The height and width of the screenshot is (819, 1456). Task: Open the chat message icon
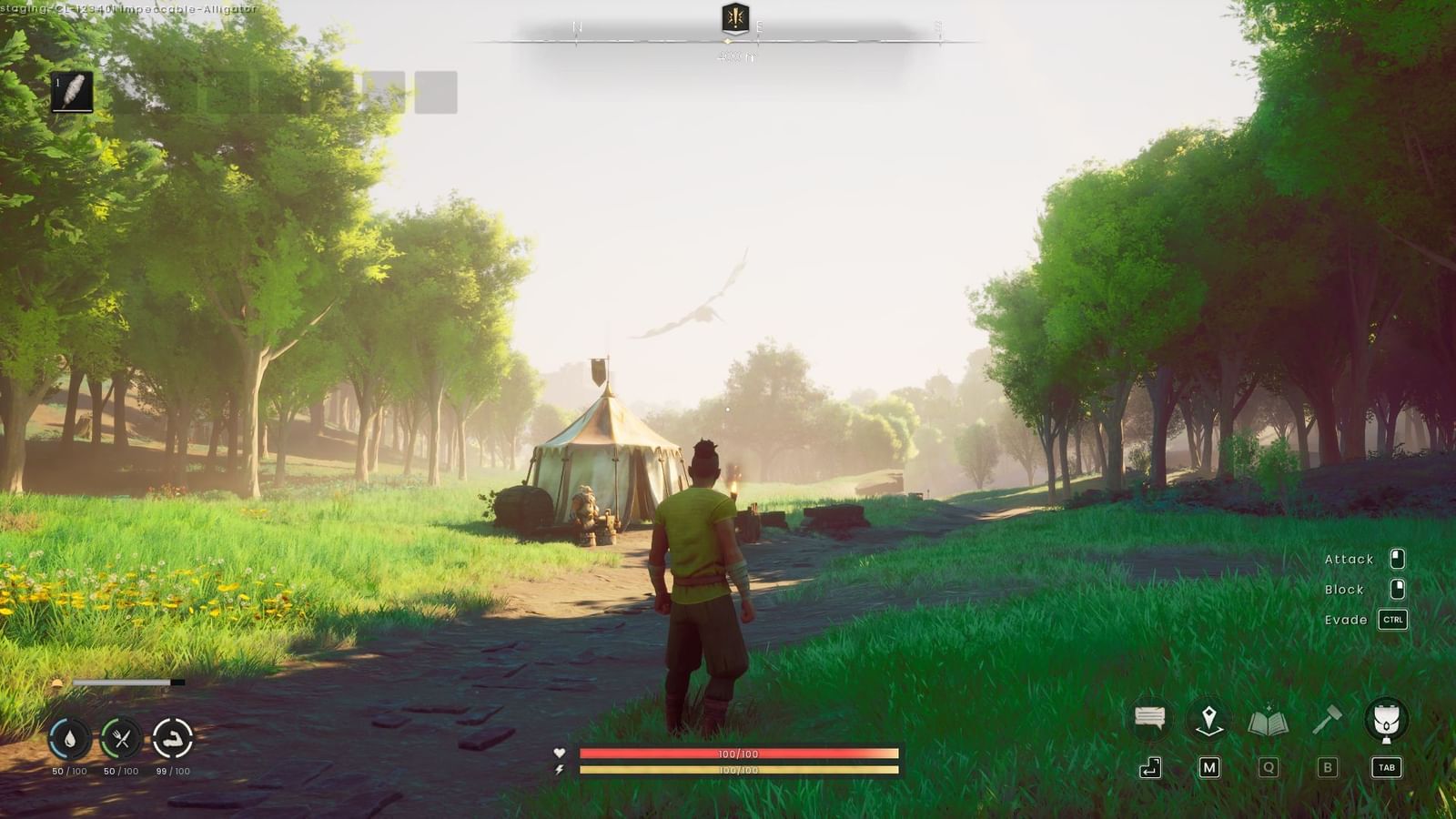pos(1148,719)
